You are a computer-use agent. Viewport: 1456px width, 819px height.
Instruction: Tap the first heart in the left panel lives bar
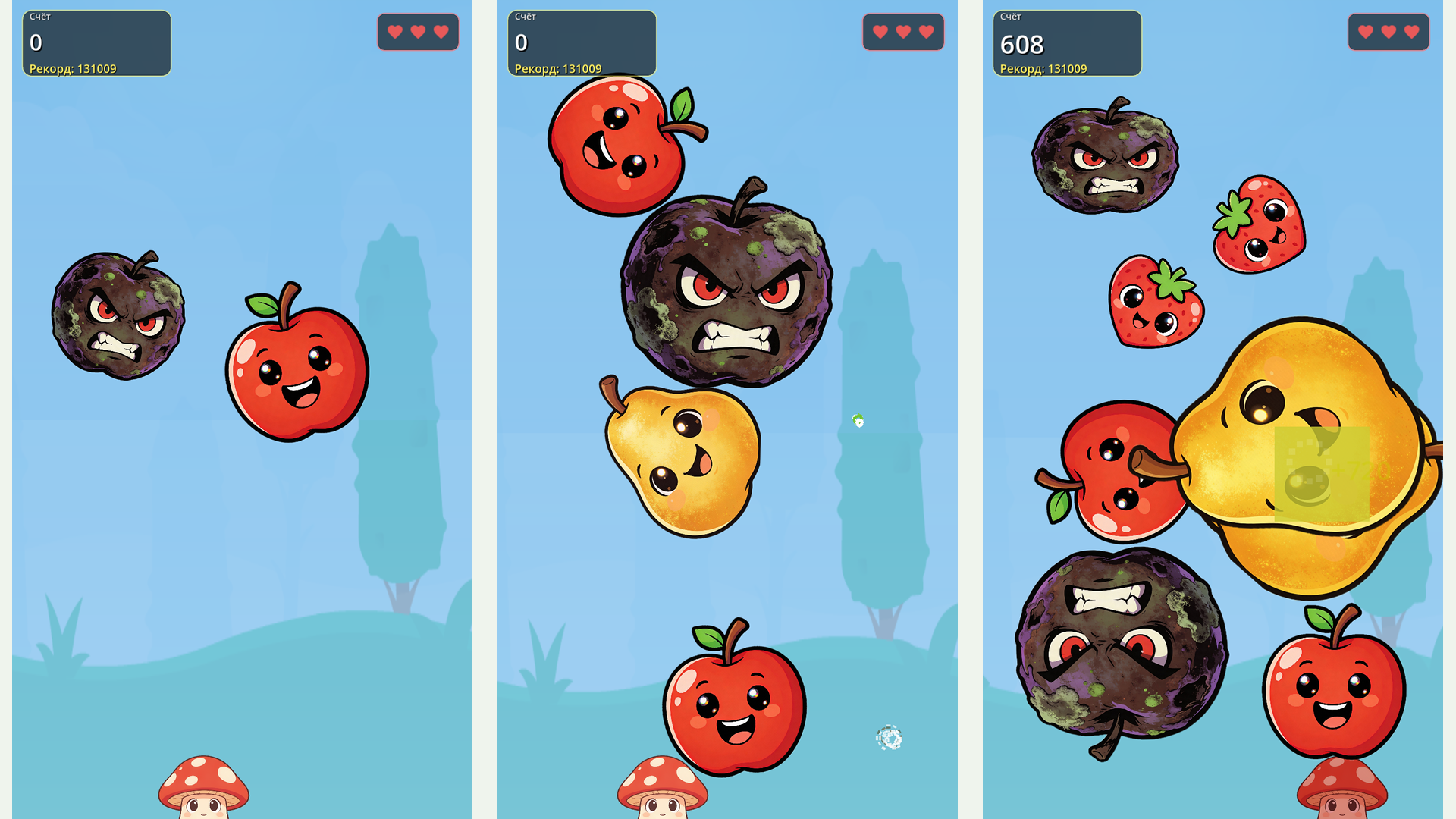(x=394, y=32)
